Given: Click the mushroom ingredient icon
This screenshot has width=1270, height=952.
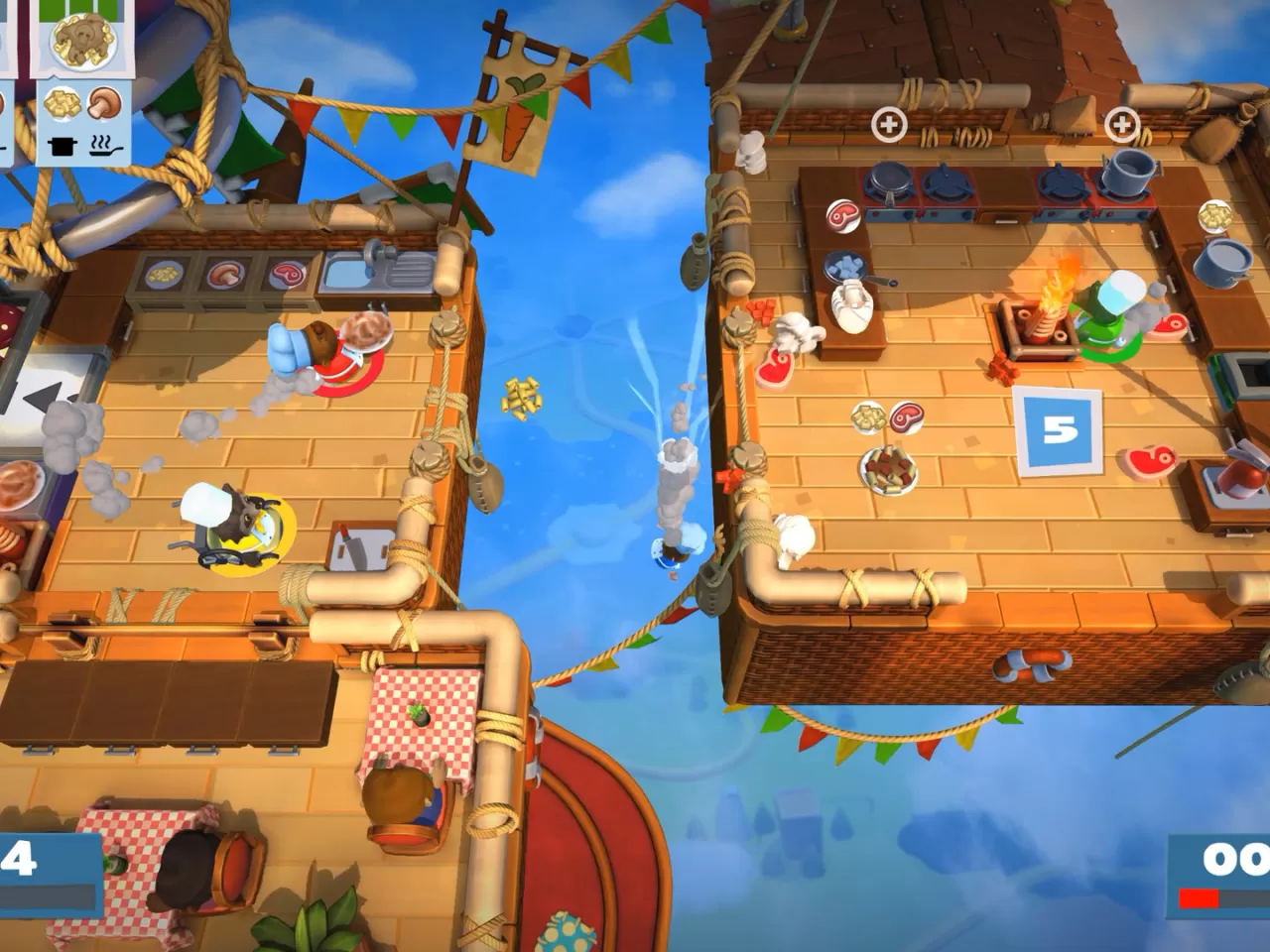Looking at the screenshot, I should click(x=103, y=103).
